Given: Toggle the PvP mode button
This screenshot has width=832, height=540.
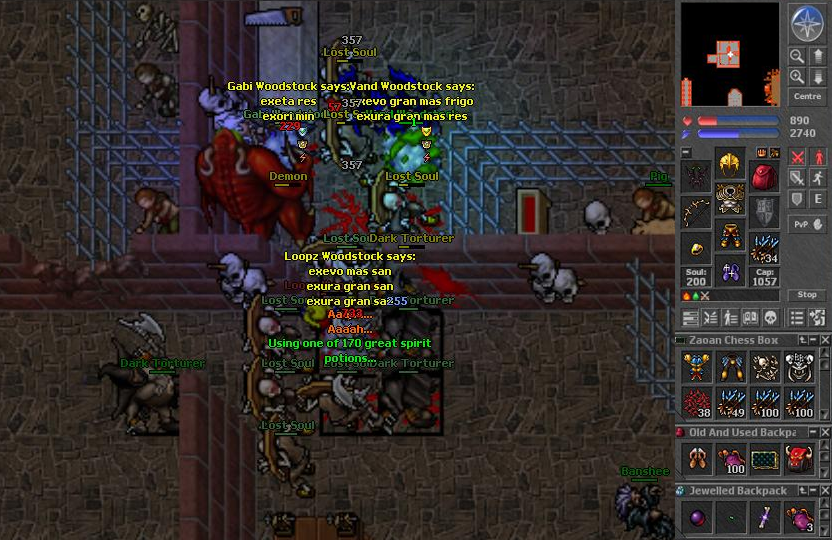Looking at the screenshot, I should [x=806, y=224].
